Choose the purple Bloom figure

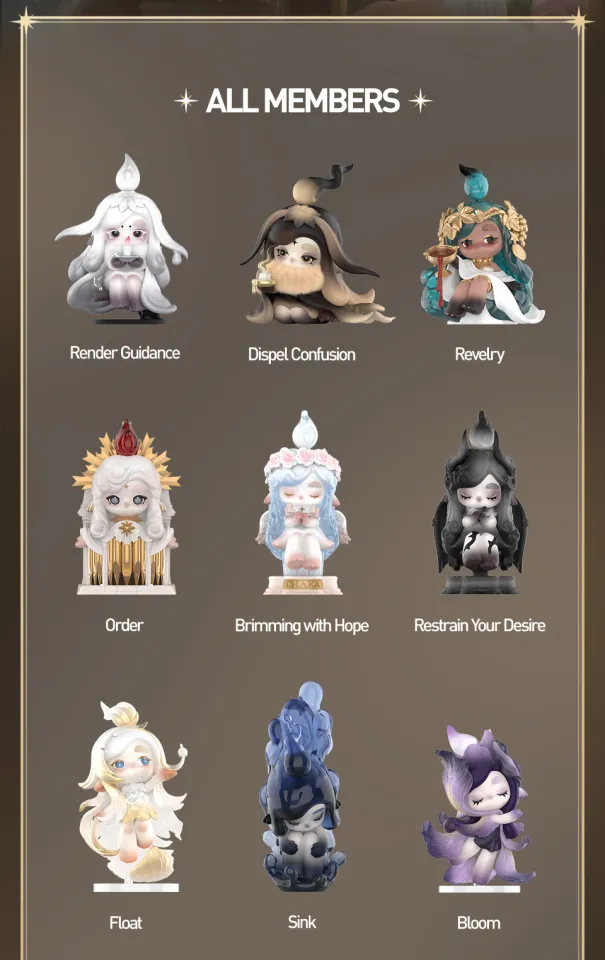click(479, 805)
